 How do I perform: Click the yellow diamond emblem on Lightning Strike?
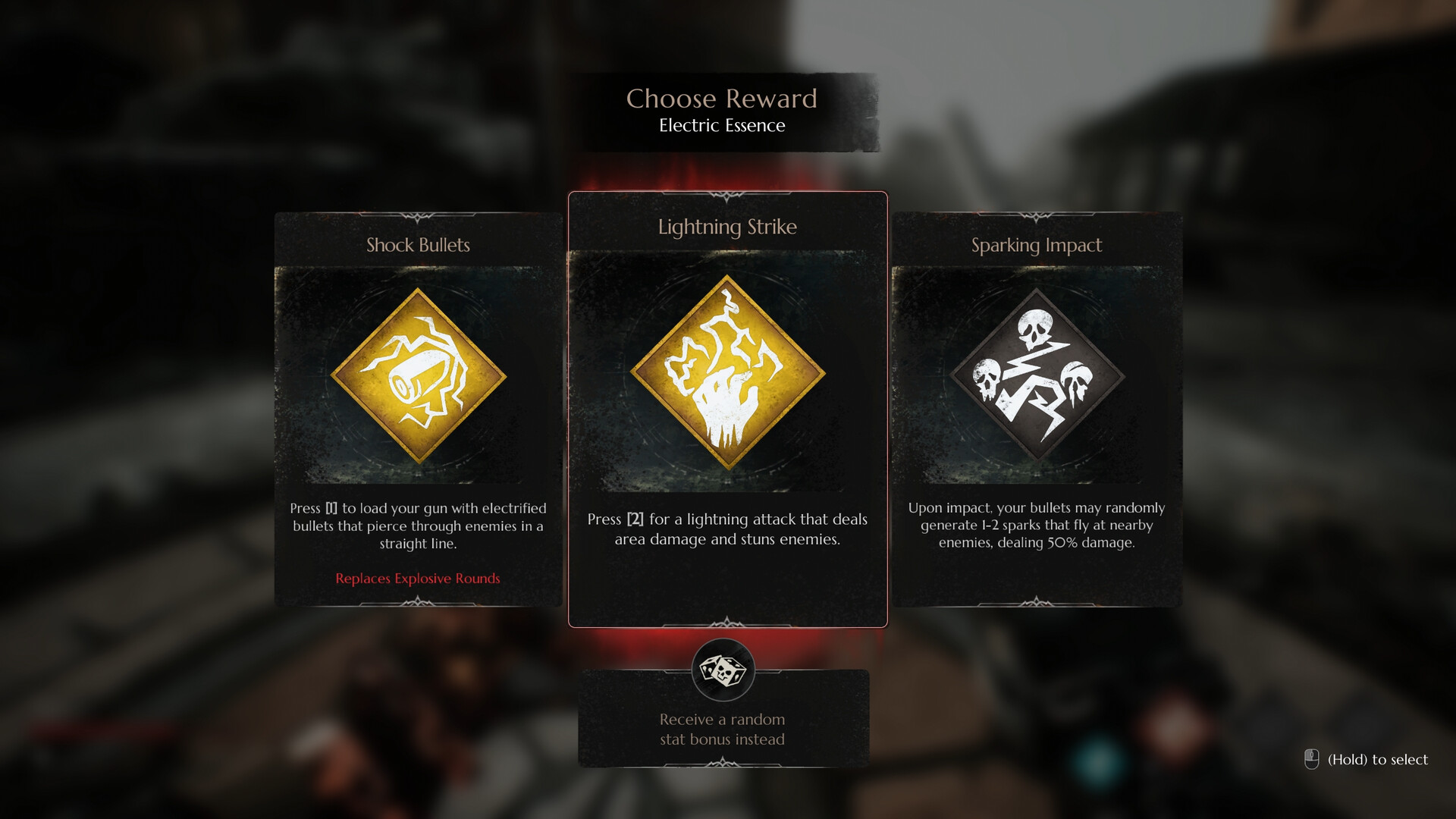coord(727,375)
